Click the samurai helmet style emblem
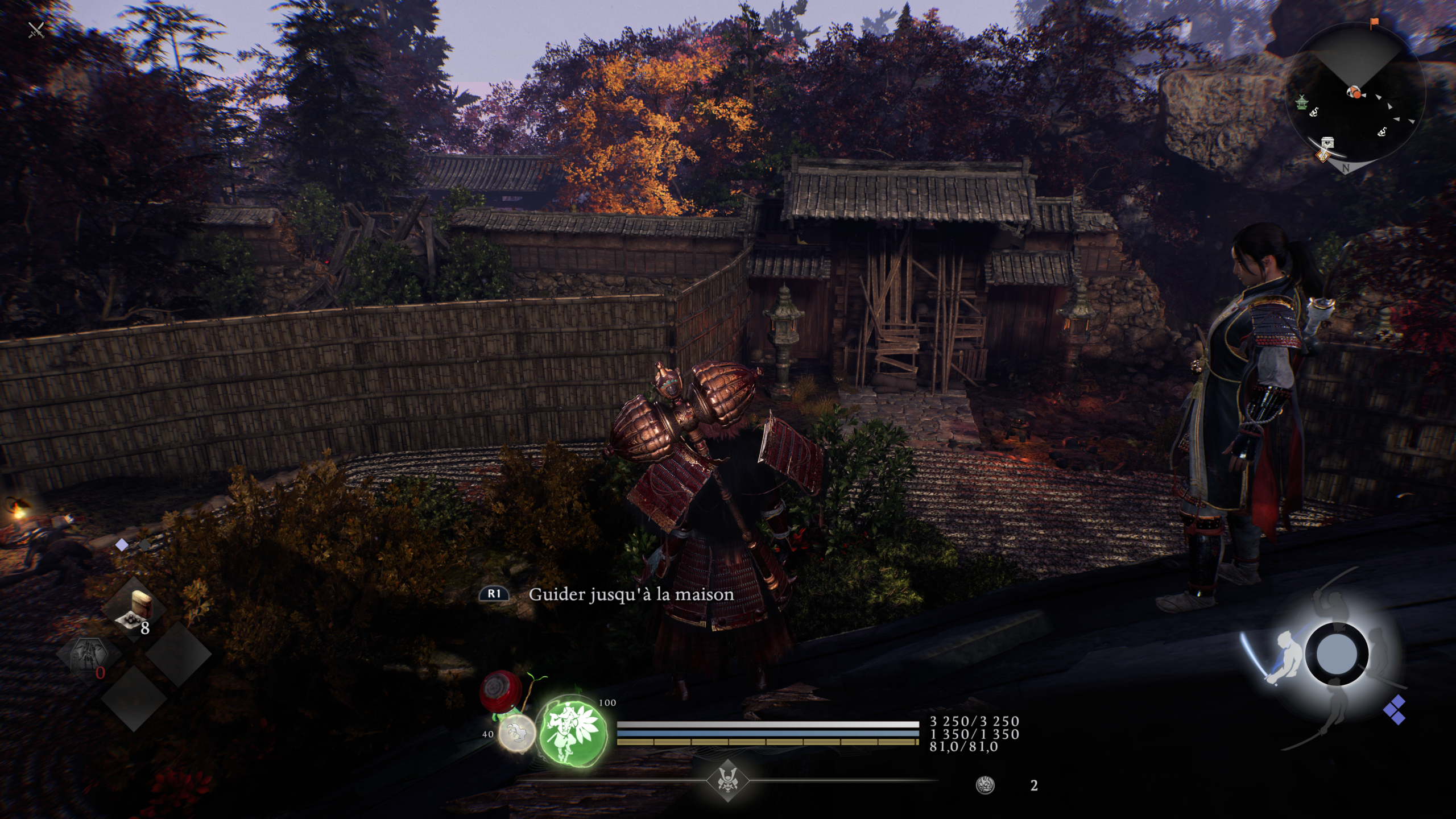The image size is (1456, 819). tap(727, 780)
